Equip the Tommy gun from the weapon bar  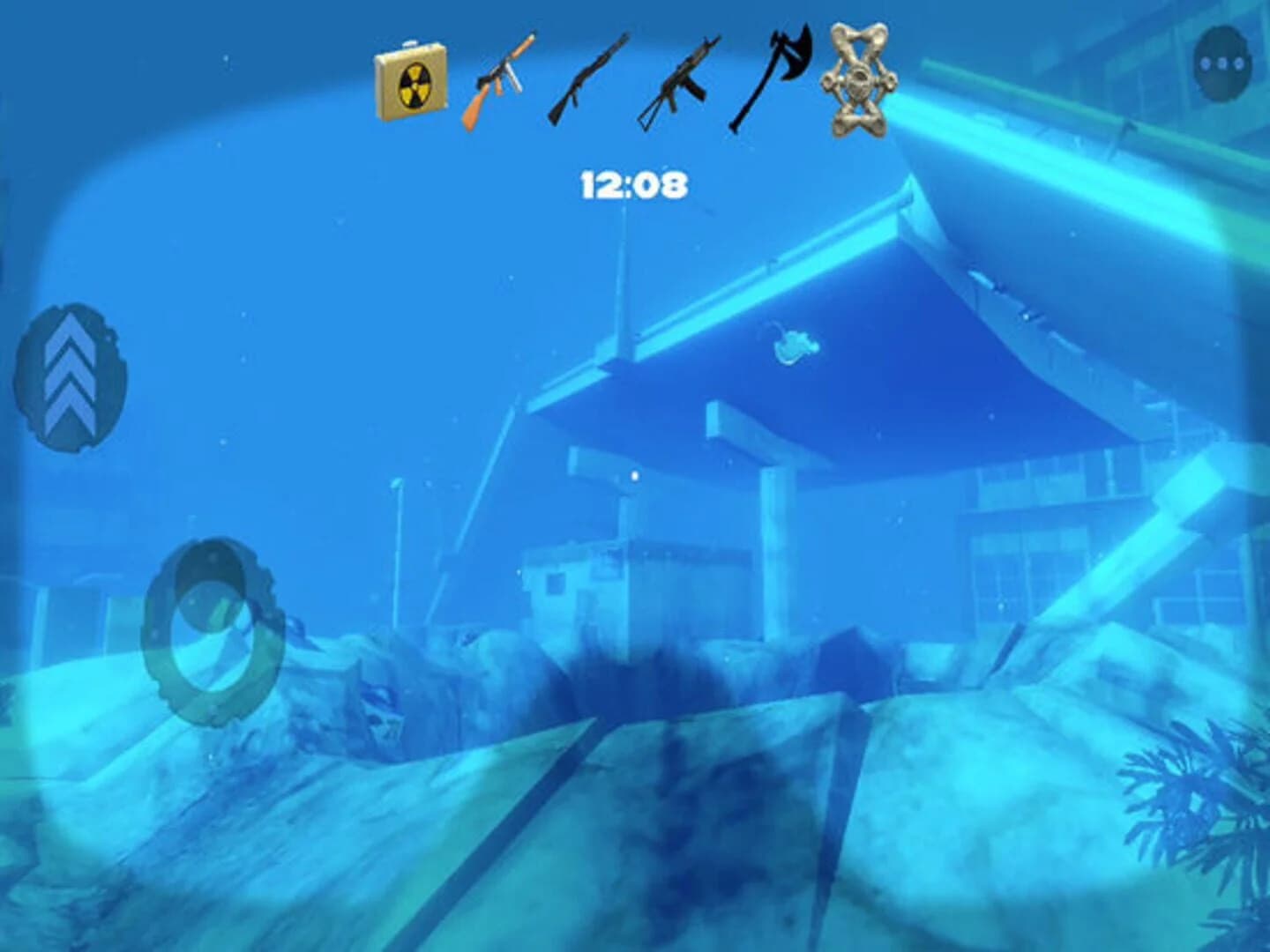tap(503, 81)
